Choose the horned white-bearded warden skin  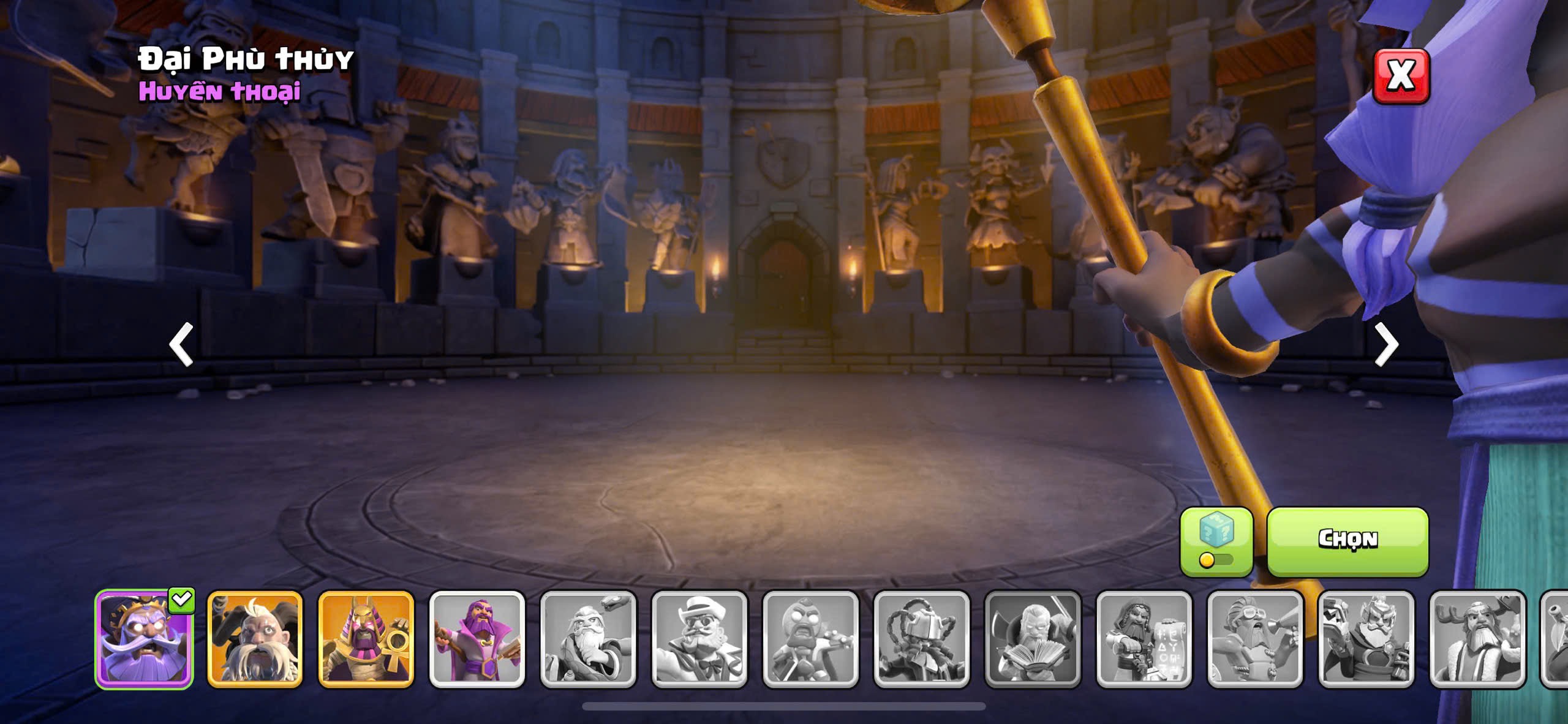pos(255,639)
